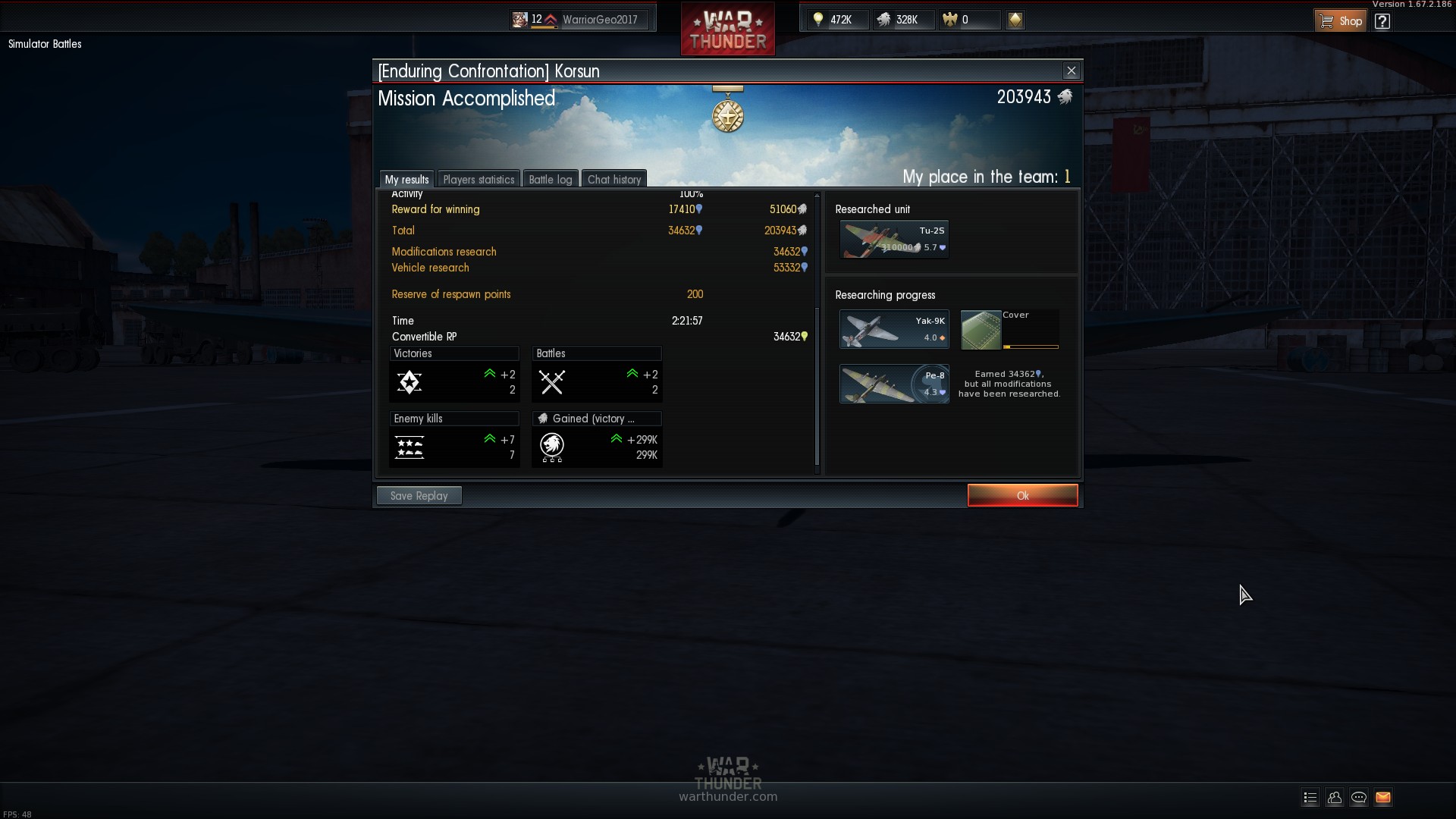Open the chat speech bubble icon
The height and width of the screenshot is (819, 1456).
click(1358, 797)
